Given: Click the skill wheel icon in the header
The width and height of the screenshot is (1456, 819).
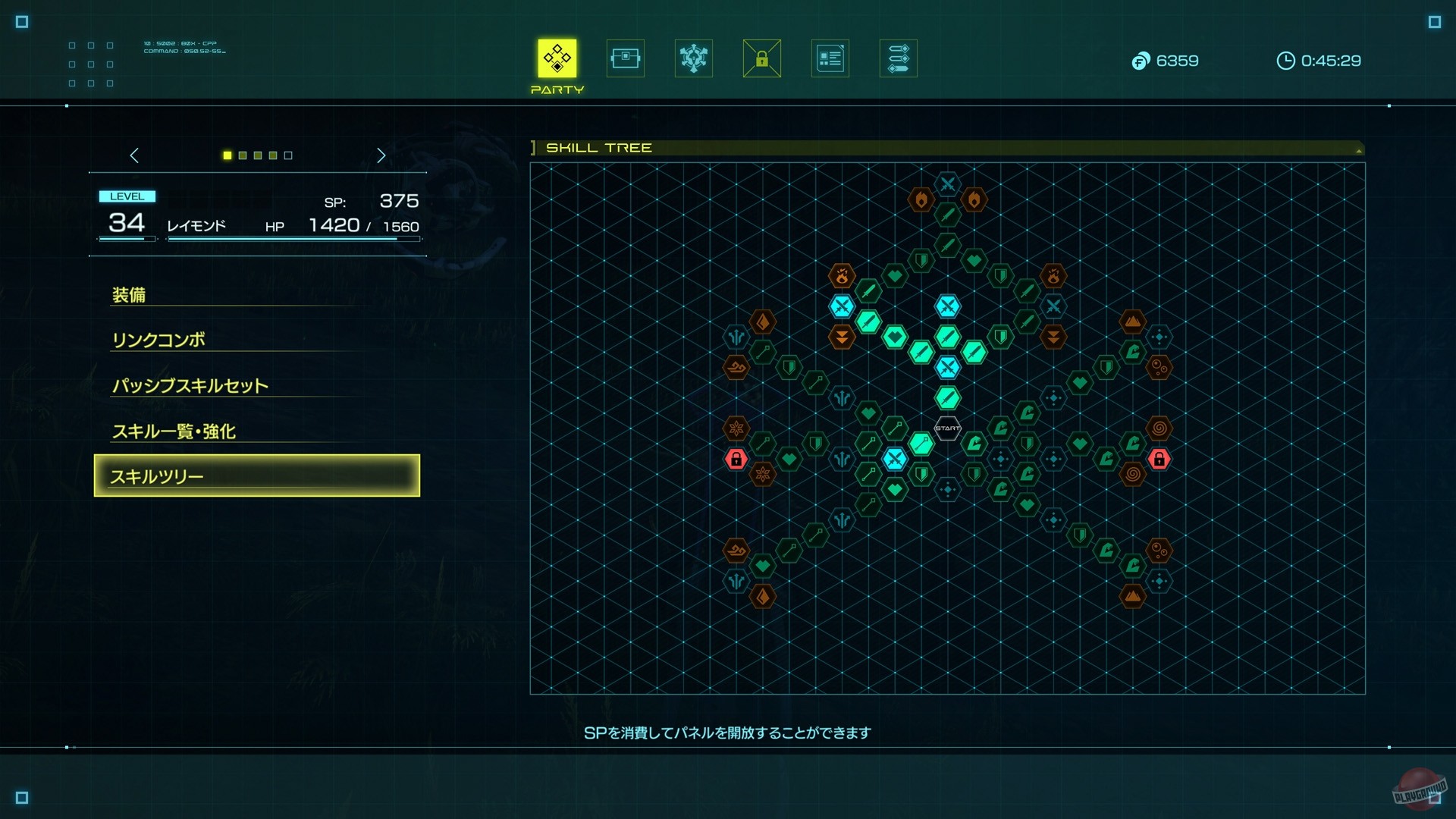Looking at the screenshot, I should click(x=693, y=58).
